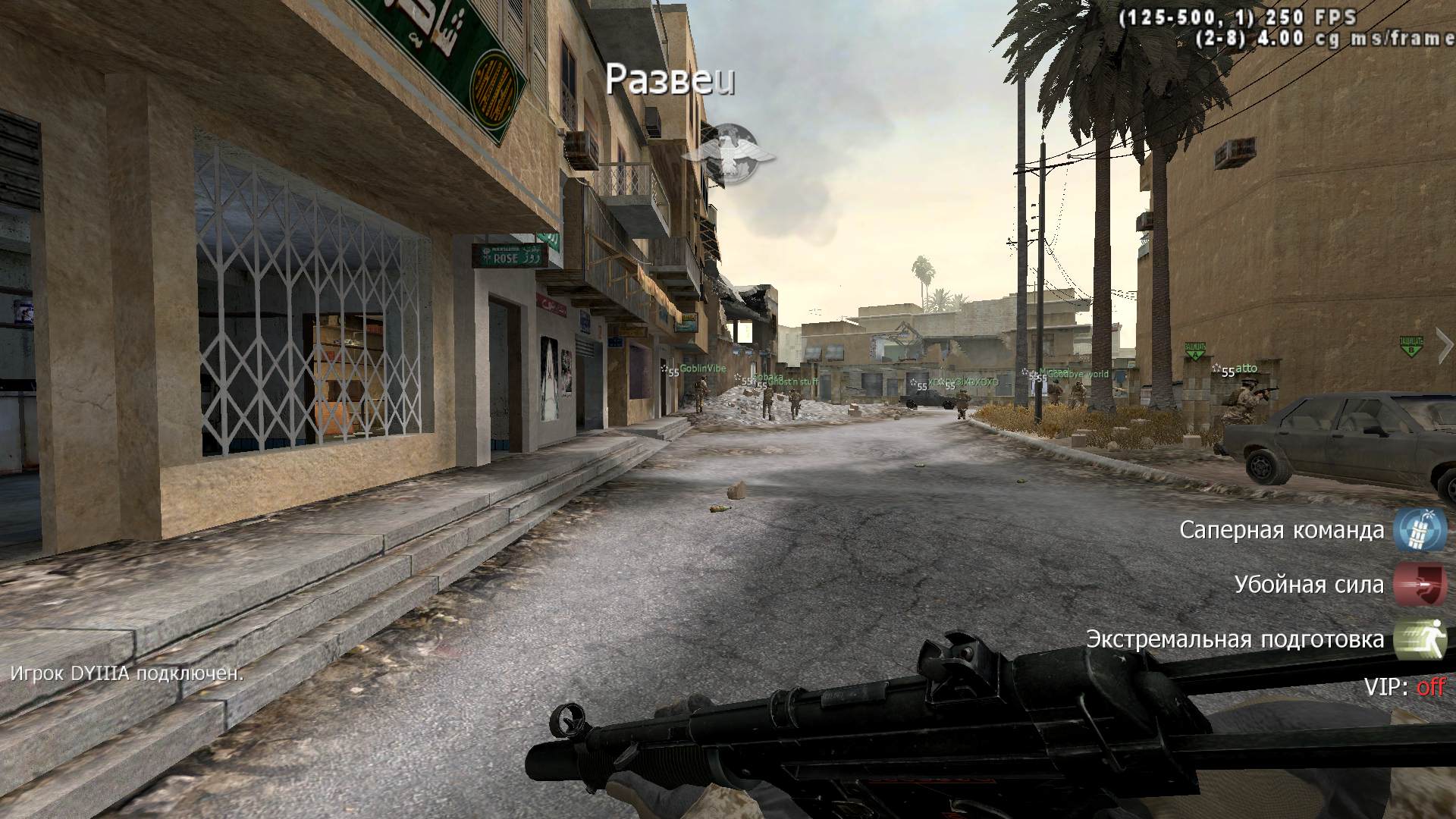Click the GoblinVibe player name tag
1456x819 pixels.
702,369
